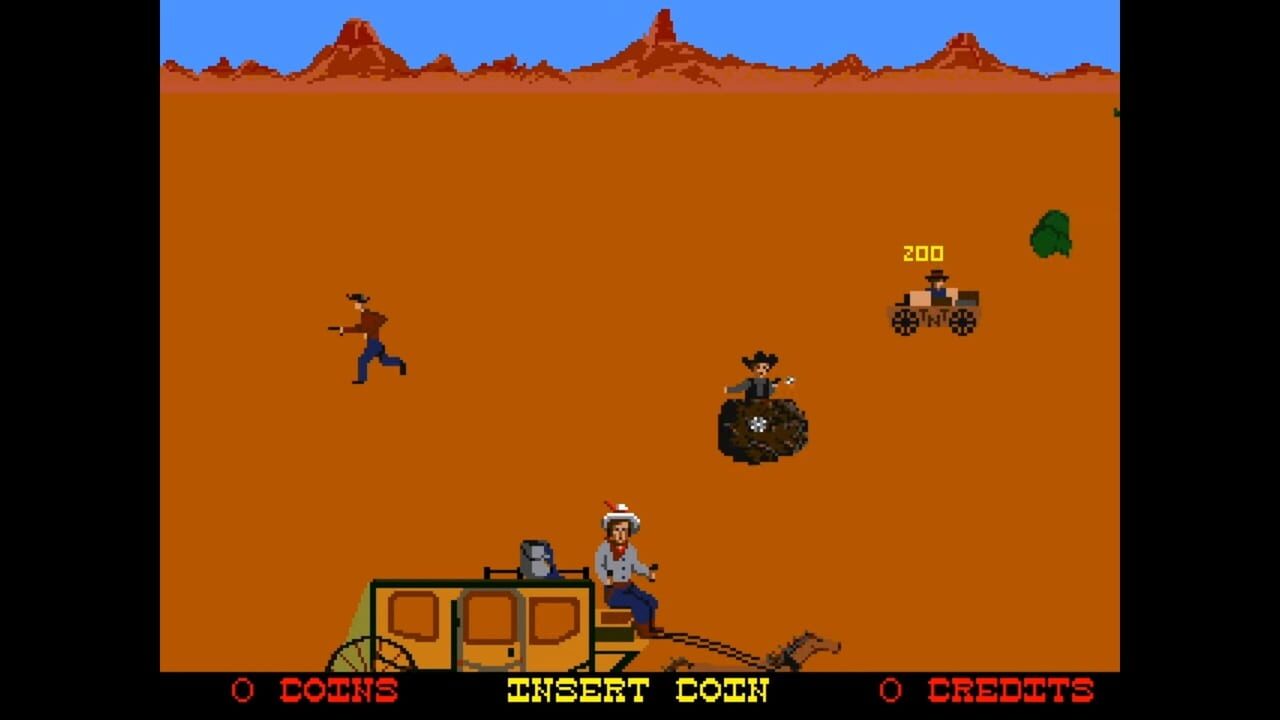Click the green bush near the right edge
The width and height of the screenshot is (1280, 720).
1048,235
